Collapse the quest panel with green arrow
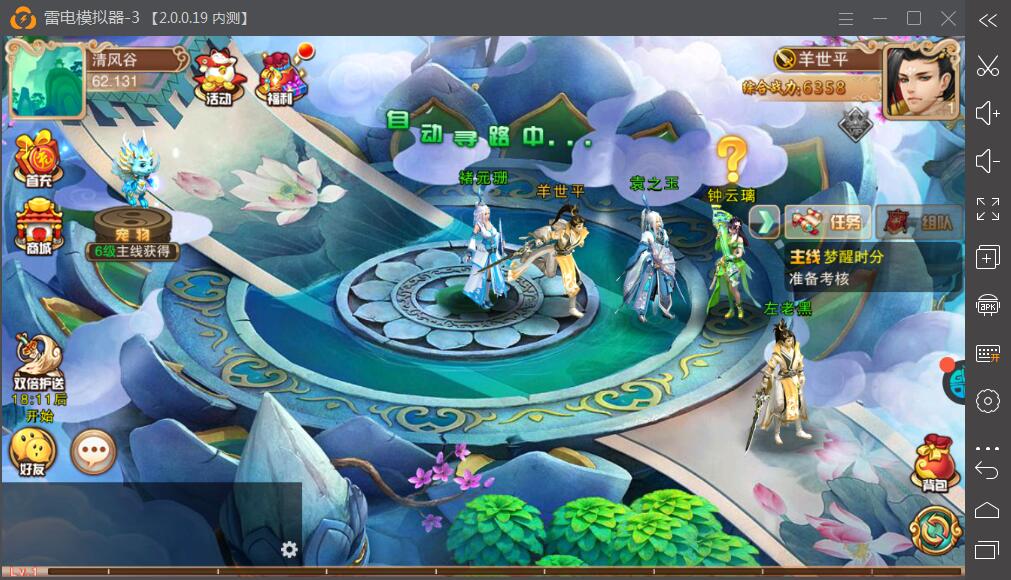The image size is (1011, 580). point(765,221)
